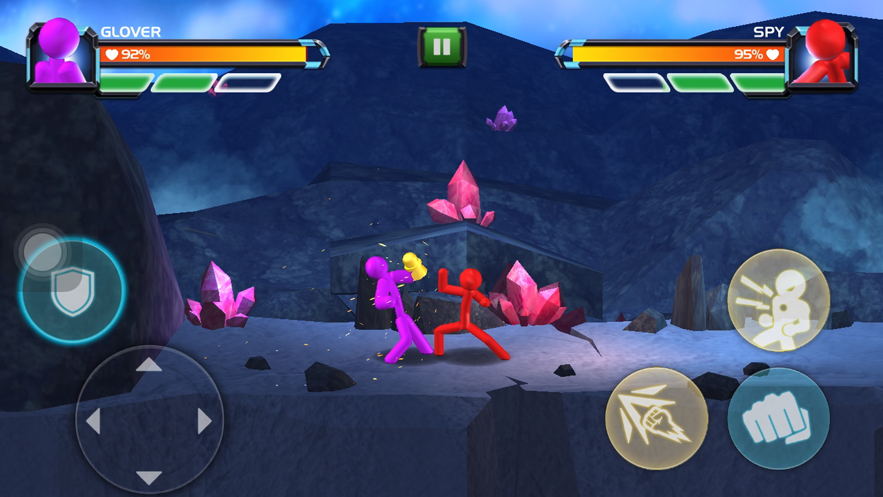The height and width of the screenshot is (497, 883).
Task: Tap the d-pad left arrow
Action: click(x=93, y=422)
